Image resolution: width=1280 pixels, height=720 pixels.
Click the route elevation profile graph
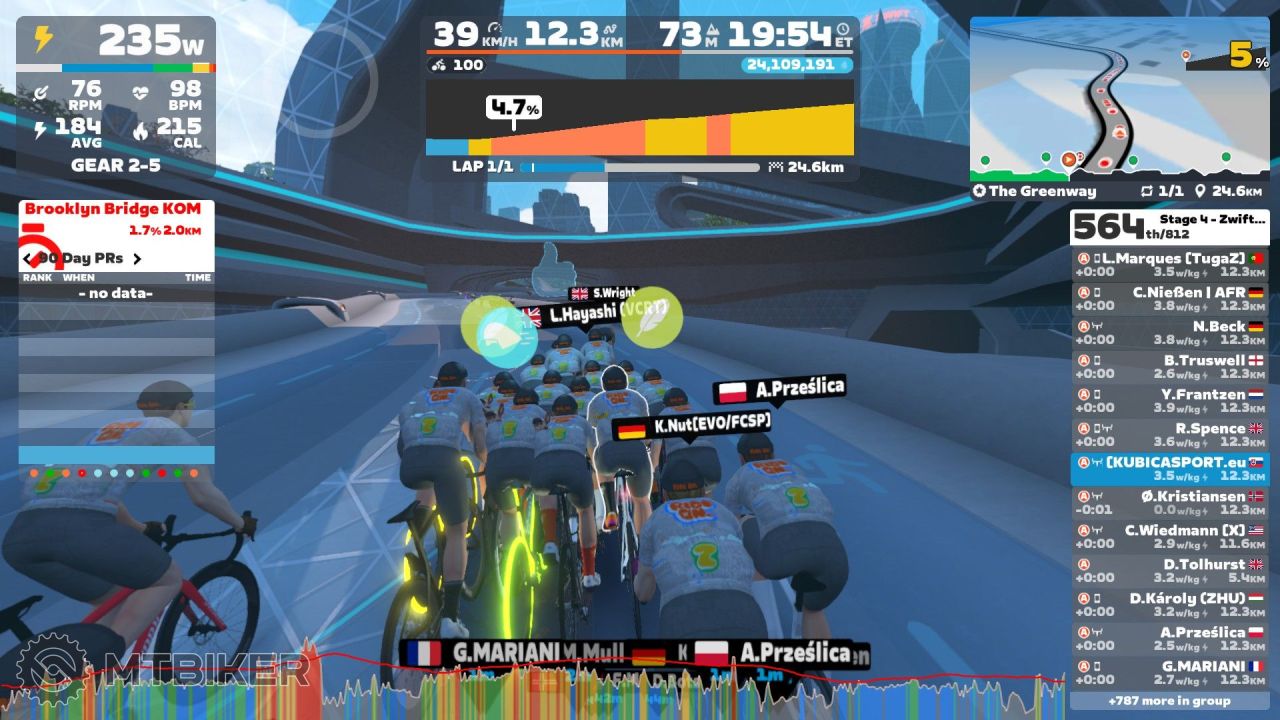pos(640,118)
